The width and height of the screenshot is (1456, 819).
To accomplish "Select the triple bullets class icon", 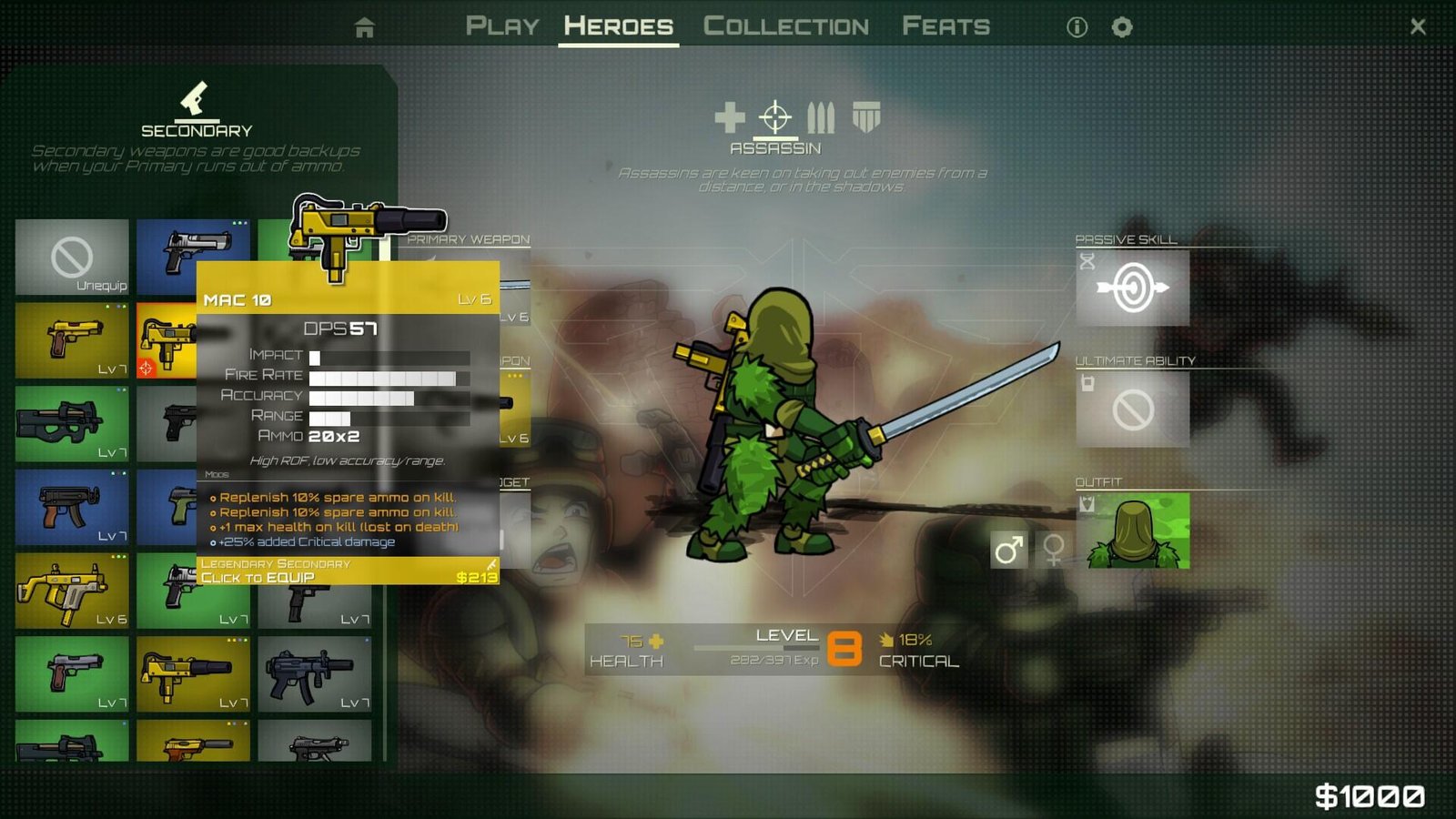I will (820, 119).
